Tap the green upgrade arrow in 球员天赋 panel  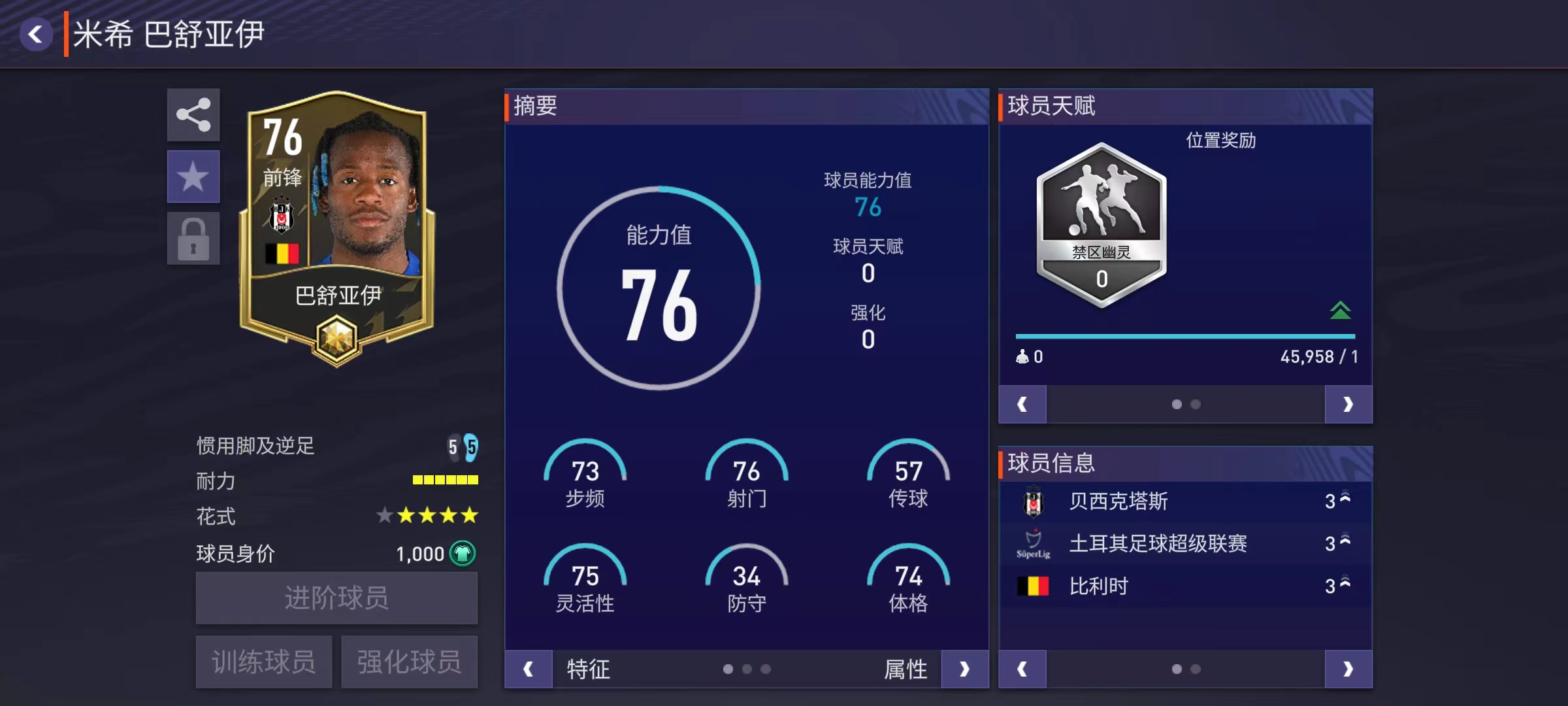coord(1339,310)
